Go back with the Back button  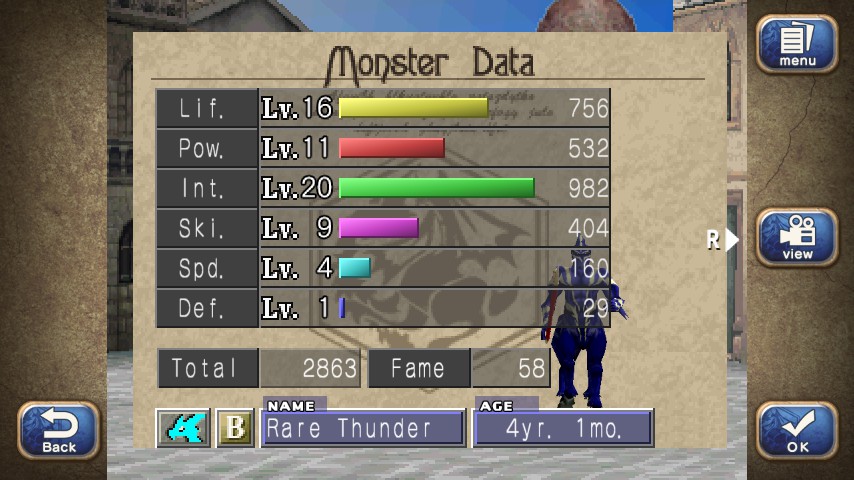click(59, 430)
